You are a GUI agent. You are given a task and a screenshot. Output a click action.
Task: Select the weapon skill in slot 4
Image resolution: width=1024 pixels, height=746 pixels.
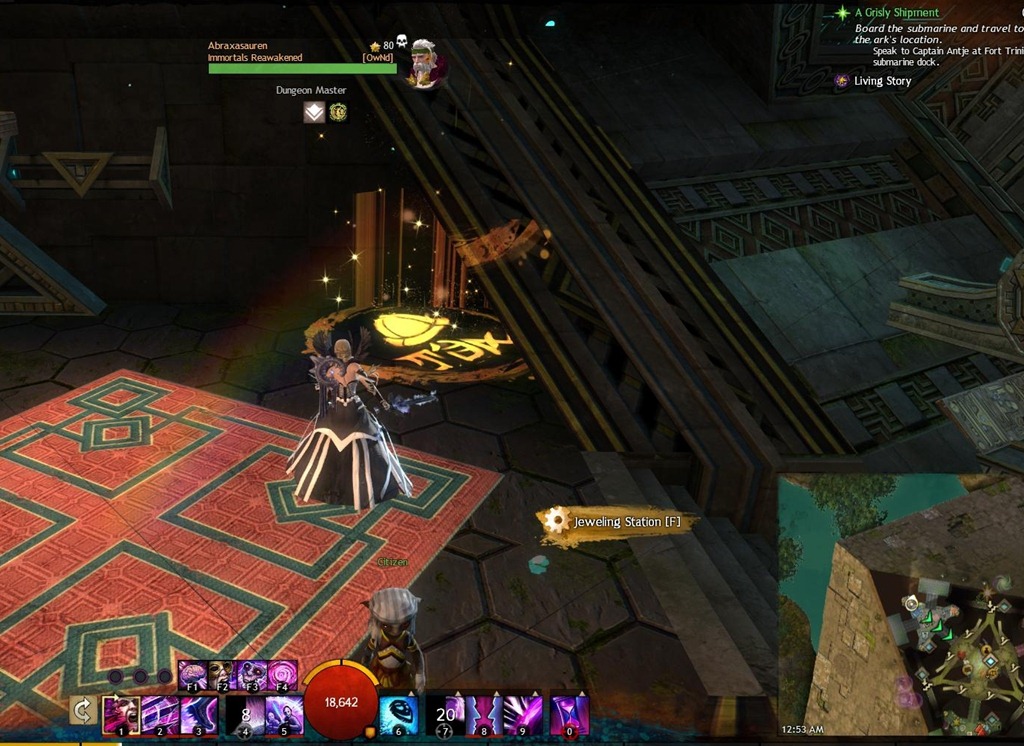tap(245, 716)
